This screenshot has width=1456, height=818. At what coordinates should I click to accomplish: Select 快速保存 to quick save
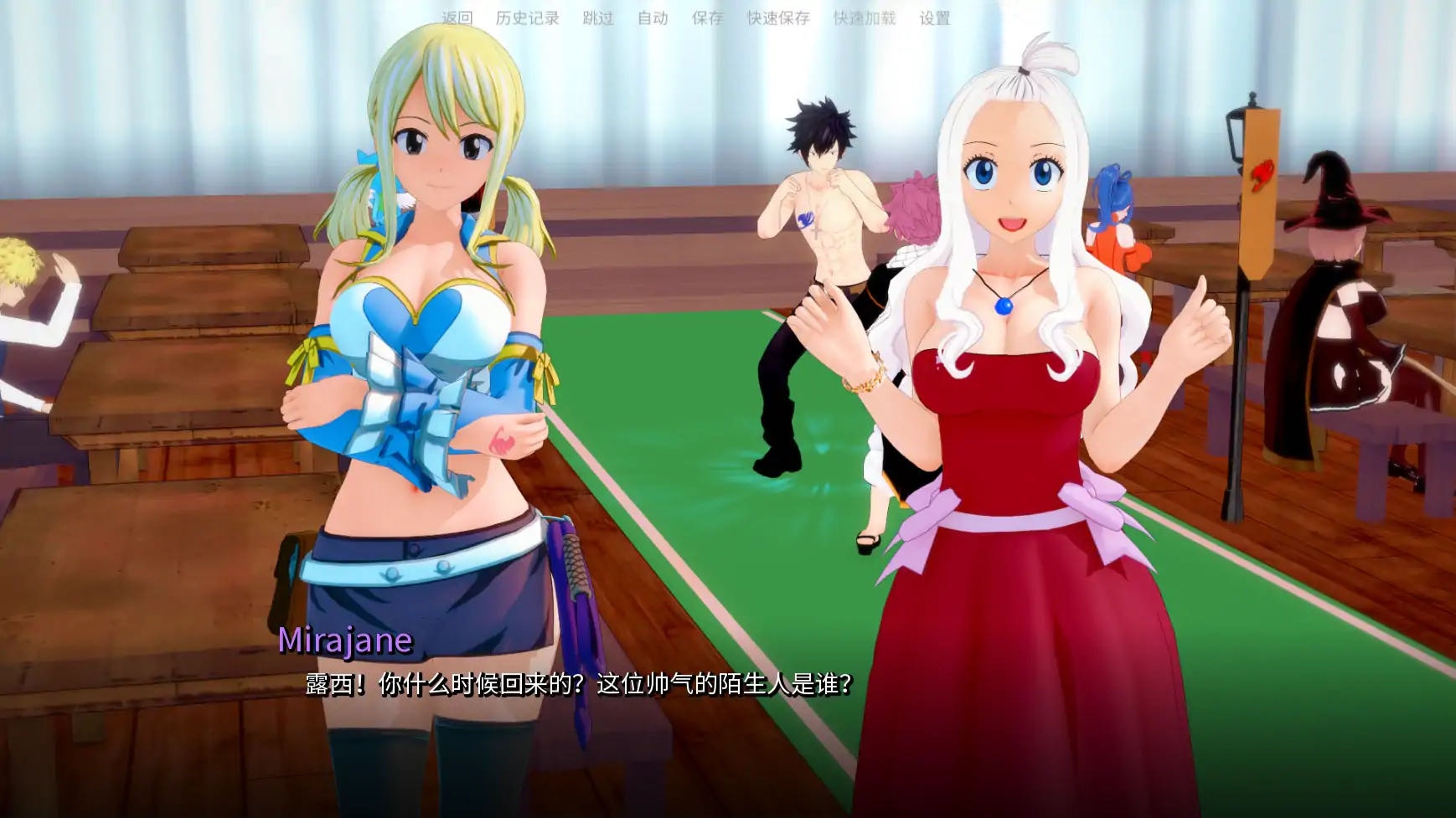pos(778,18)
